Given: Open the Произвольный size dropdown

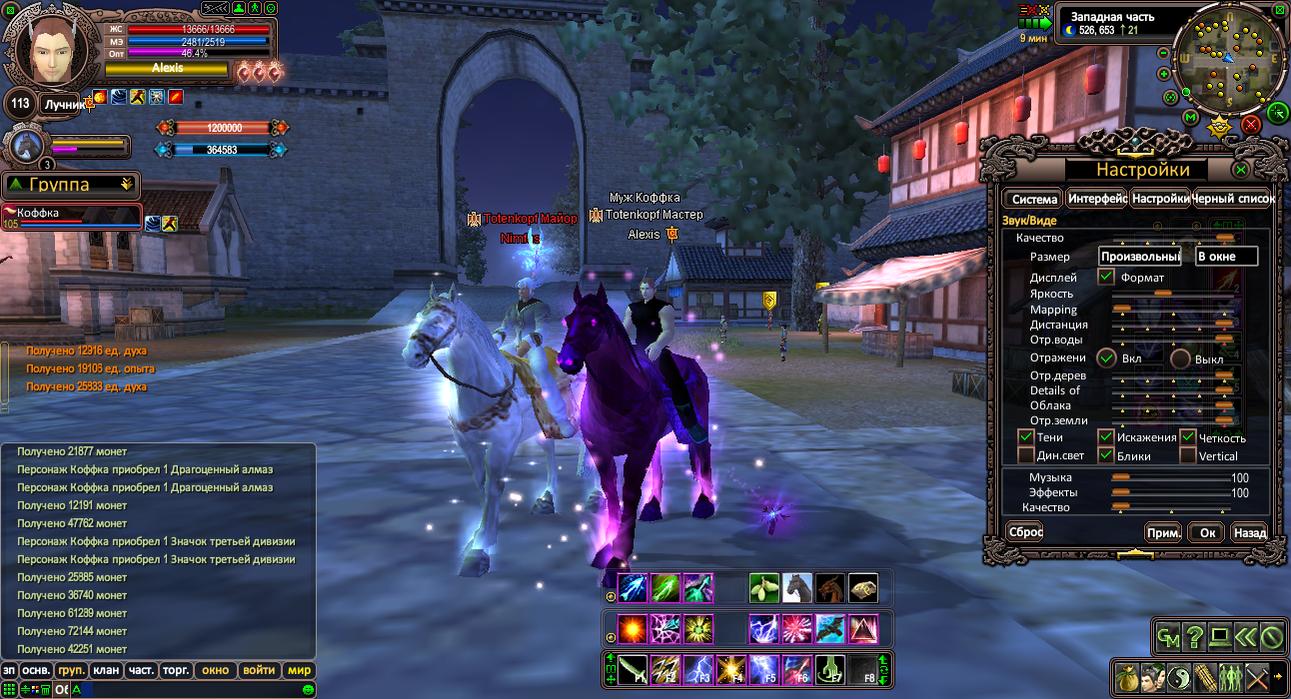Looking at the screenshot, I should [x=1139, y=257].
